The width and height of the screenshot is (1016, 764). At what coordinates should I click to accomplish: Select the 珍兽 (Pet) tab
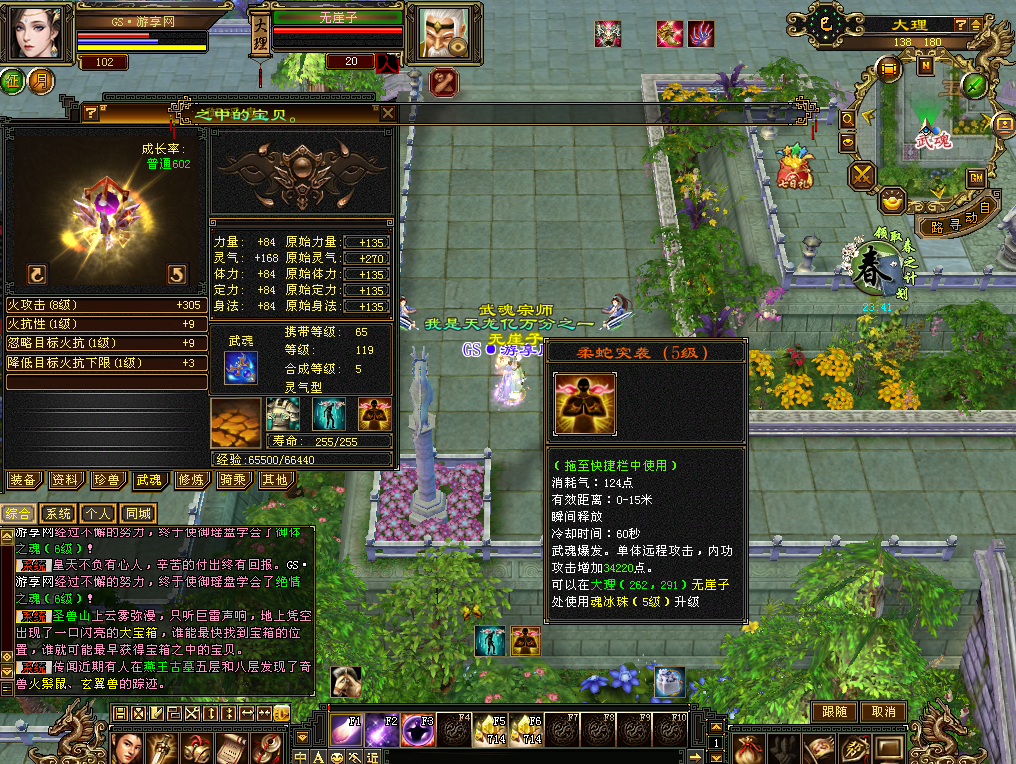click(107, 480)
